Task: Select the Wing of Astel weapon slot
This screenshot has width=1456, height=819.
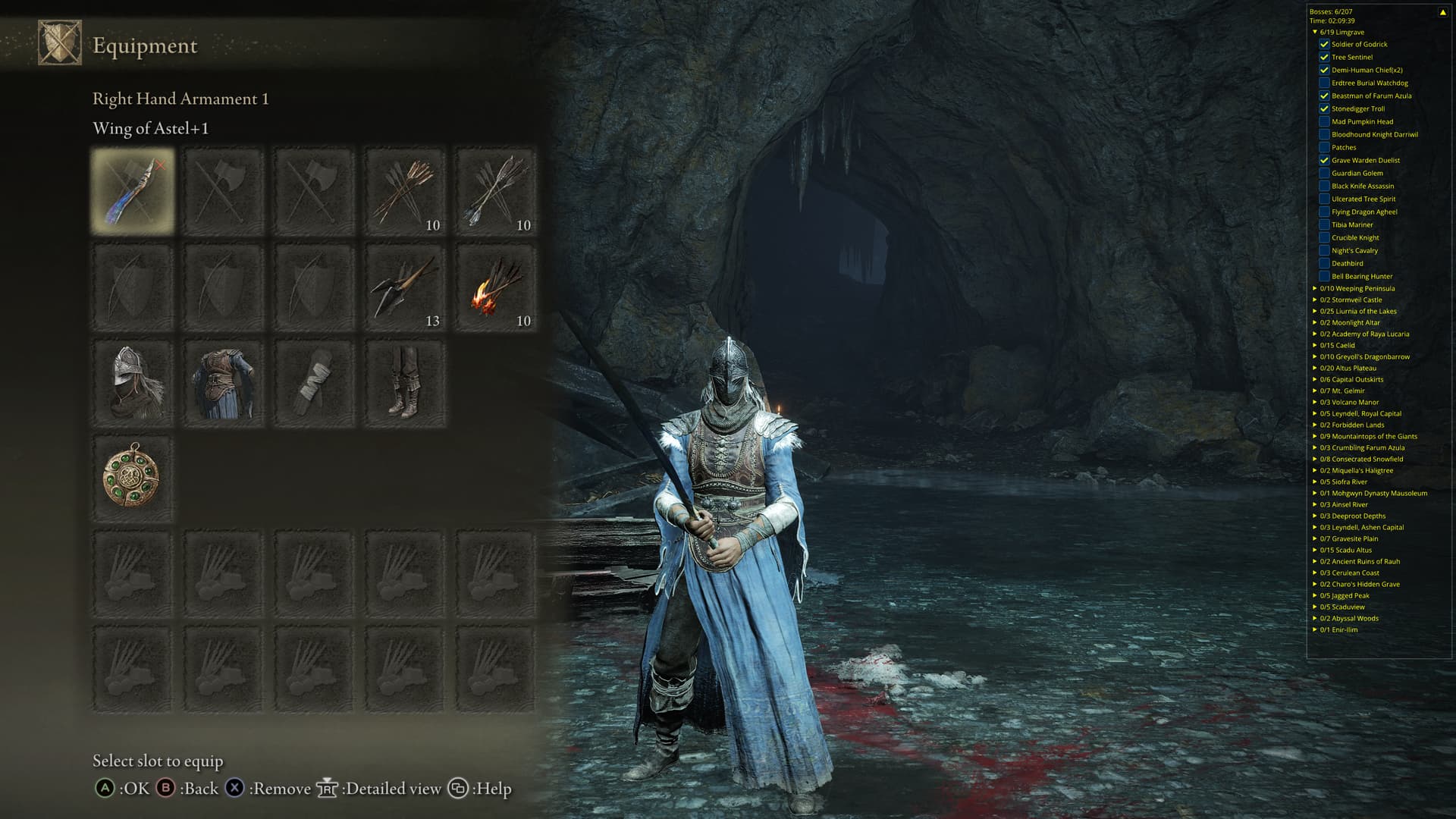Action: point(133,191)
